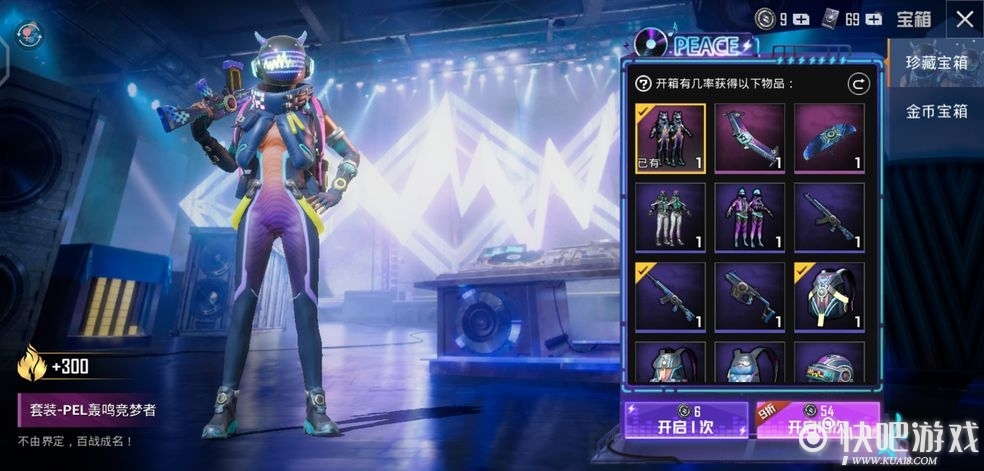Select the curved bow-shaped weapon skin reward
The width and height of the screenshot is (984, 471).
[x=749, y=139]
